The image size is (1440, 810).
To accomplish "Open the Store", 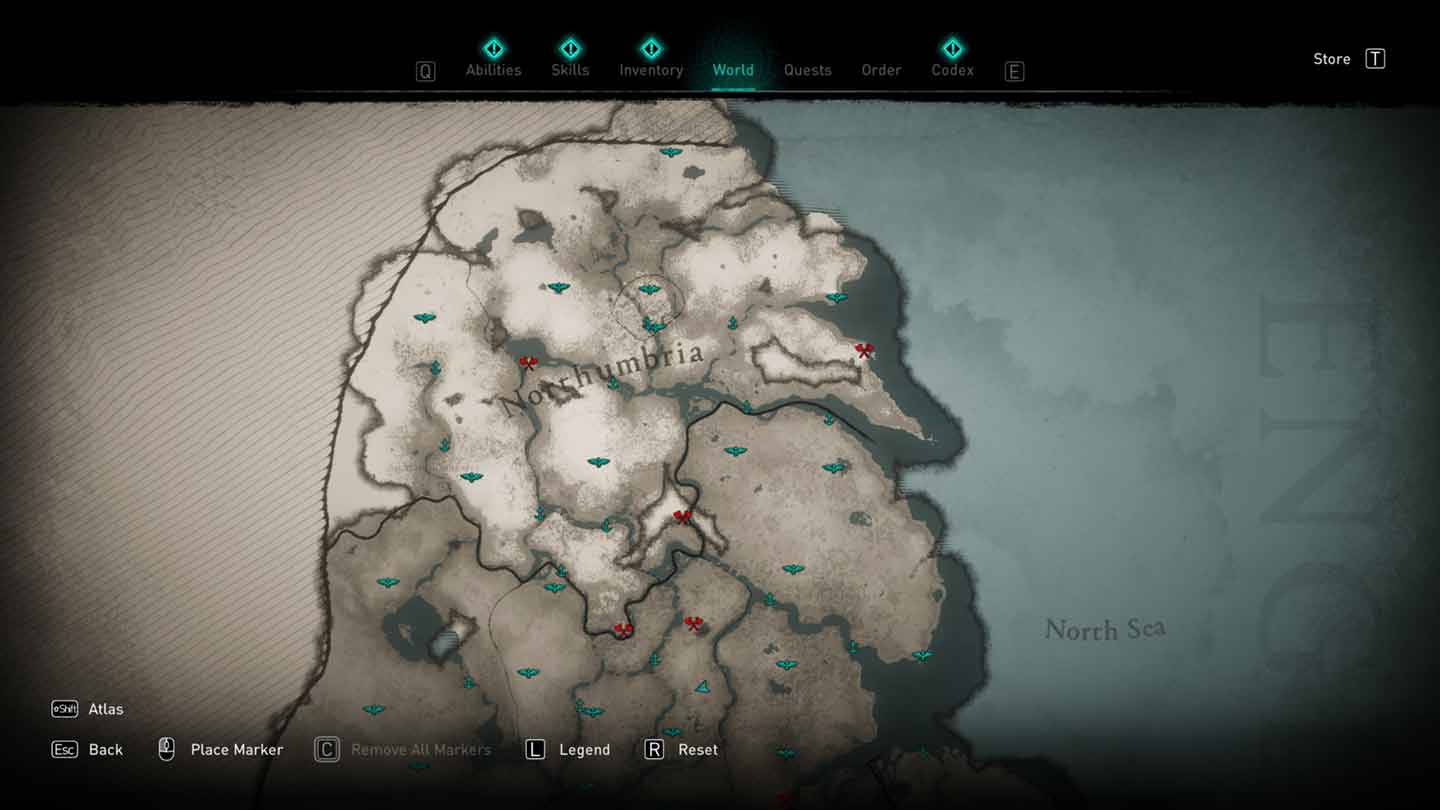I will pos(1332,59).
